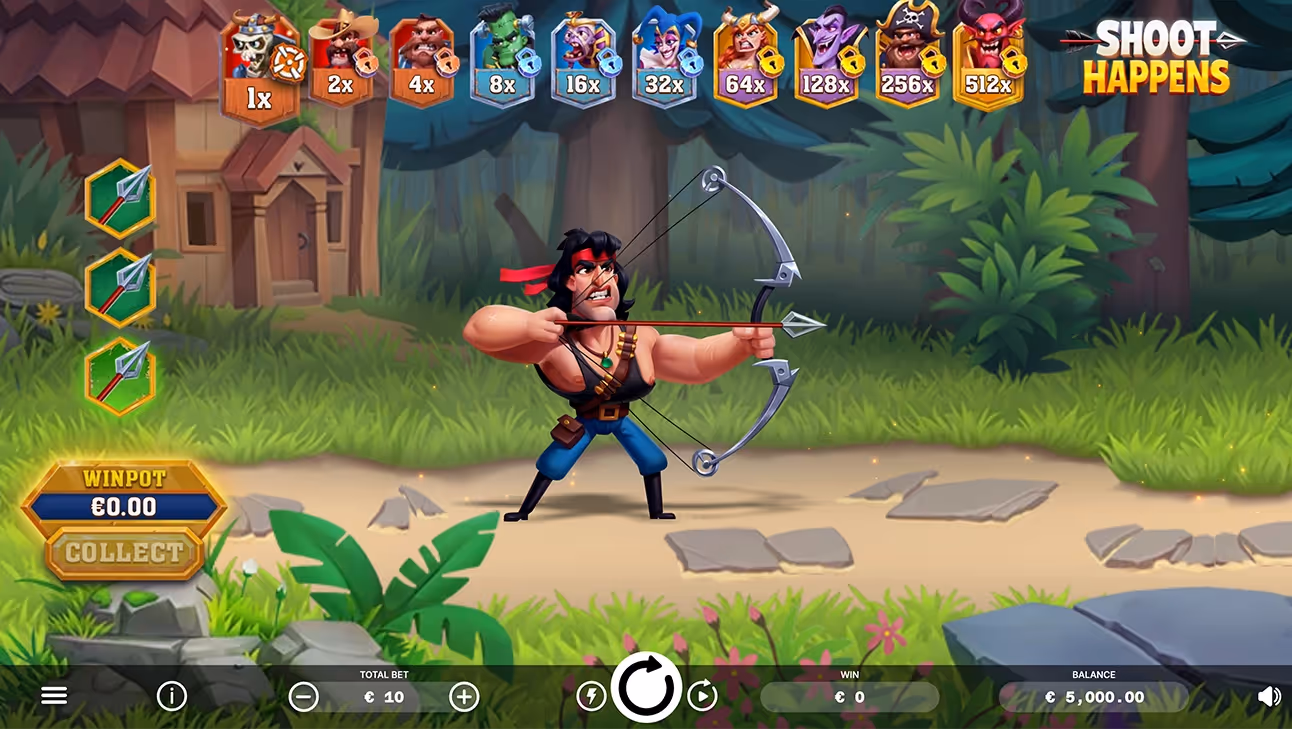Image resolution: width=1292 pixels, height=729 pixels.
Task: Open the hamburger menu
Action: pyautogui.click(x=54, y=695)
